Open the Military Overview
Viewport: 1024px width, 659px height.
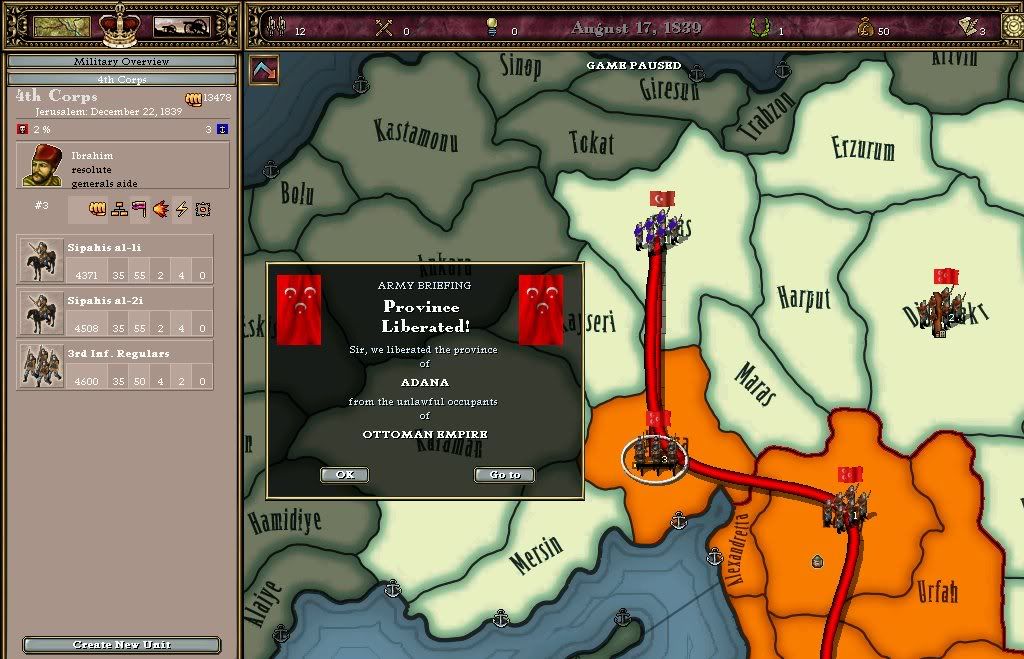(121, 62)
